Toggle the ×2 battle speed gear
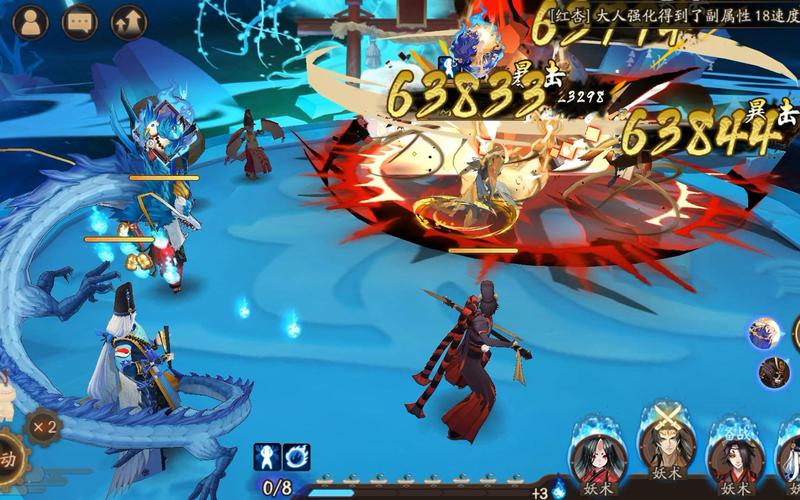The image size is (800, 500). [42, 426]
